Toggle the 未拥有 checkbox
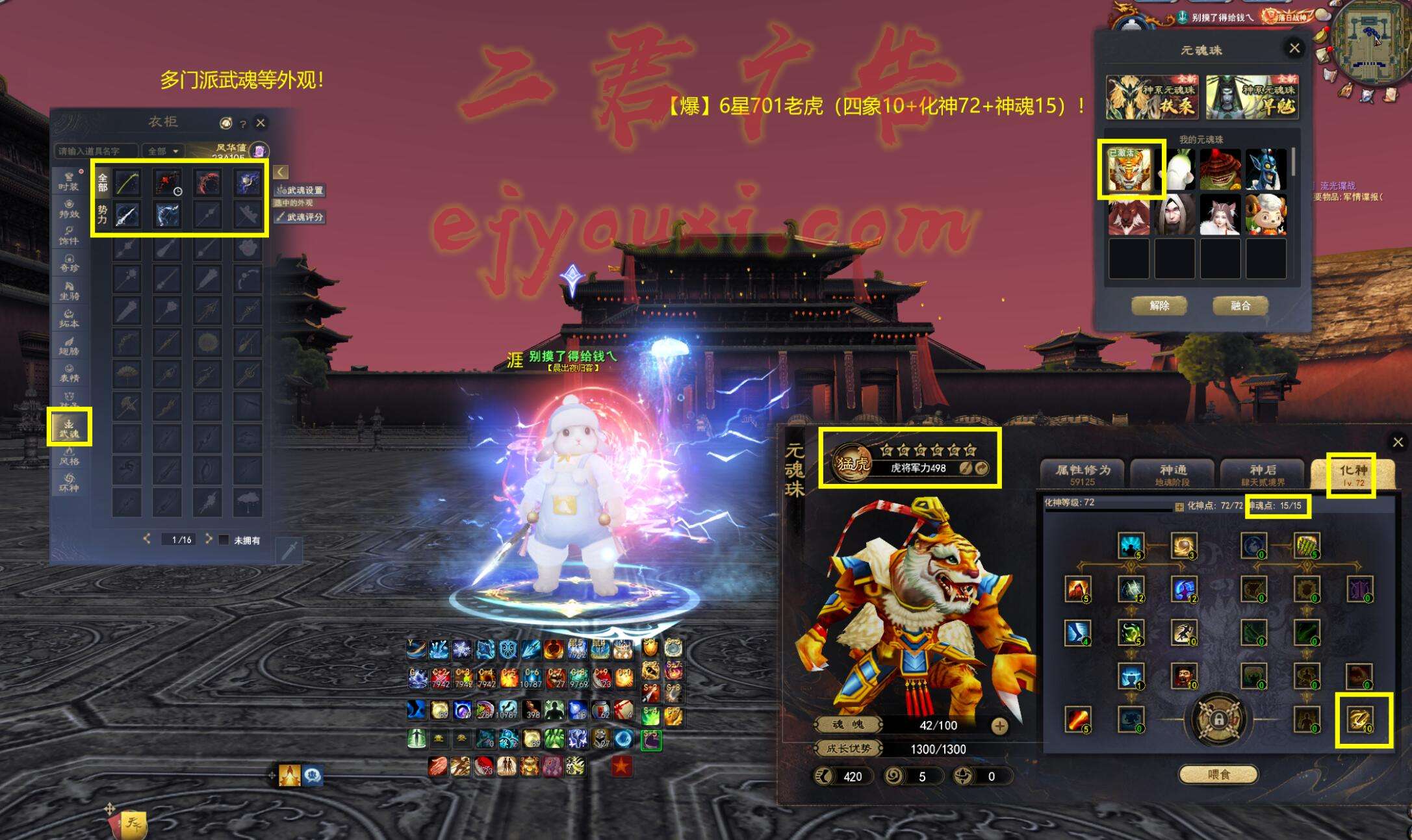This screenshot has height=840, width=1412. pyautogui.click(x=224, y=540)
